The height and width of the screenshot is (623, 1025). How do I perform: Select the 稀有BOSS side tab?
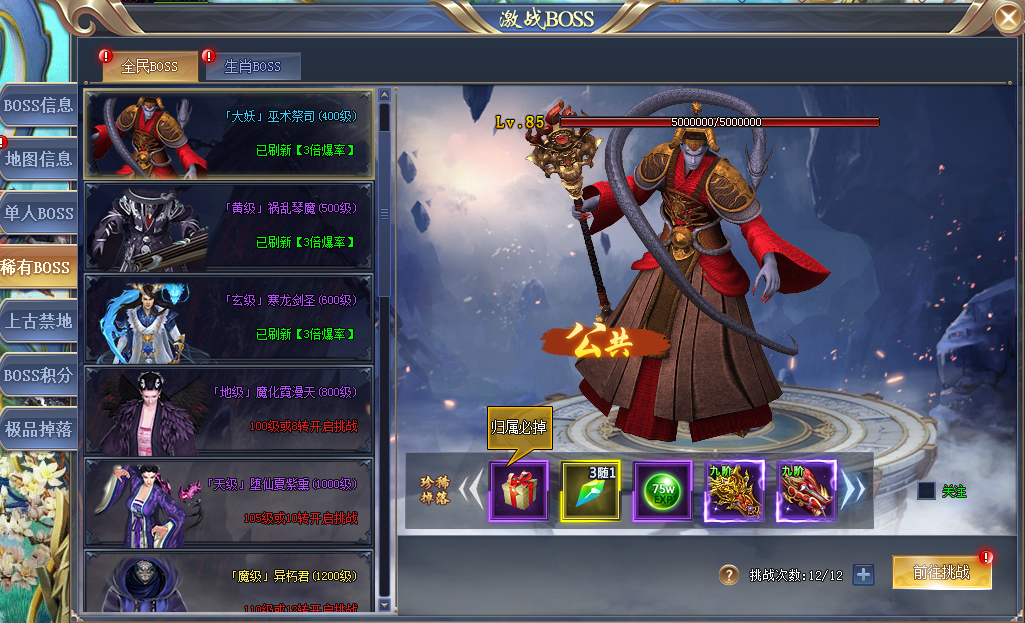coord(38,267)
